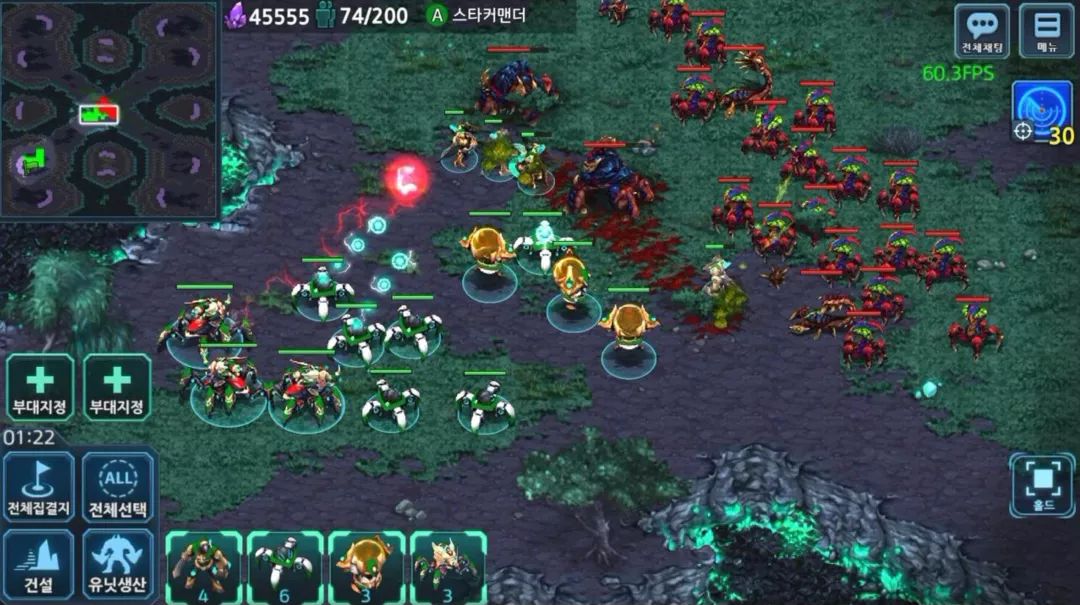The height and width of the screenshot is (605, 1080).
Task: Activate the blue radar scan ability
Action: pyautogui.click(x=1042, y=111)
